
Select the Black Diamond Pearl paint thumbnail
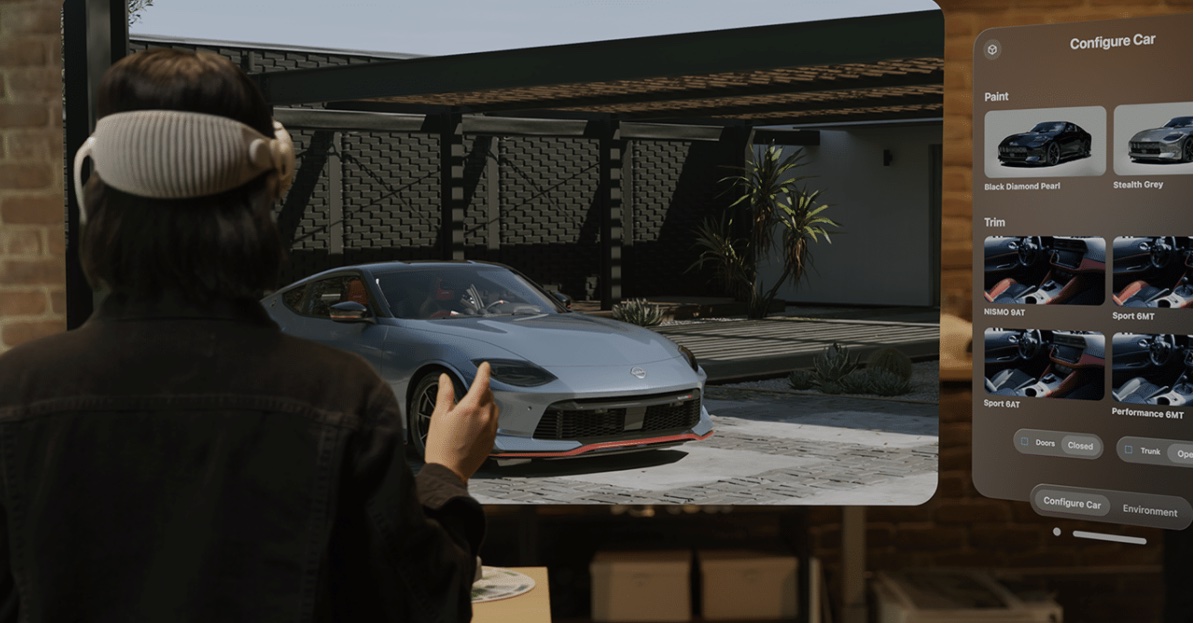[x=1044, y=142]
